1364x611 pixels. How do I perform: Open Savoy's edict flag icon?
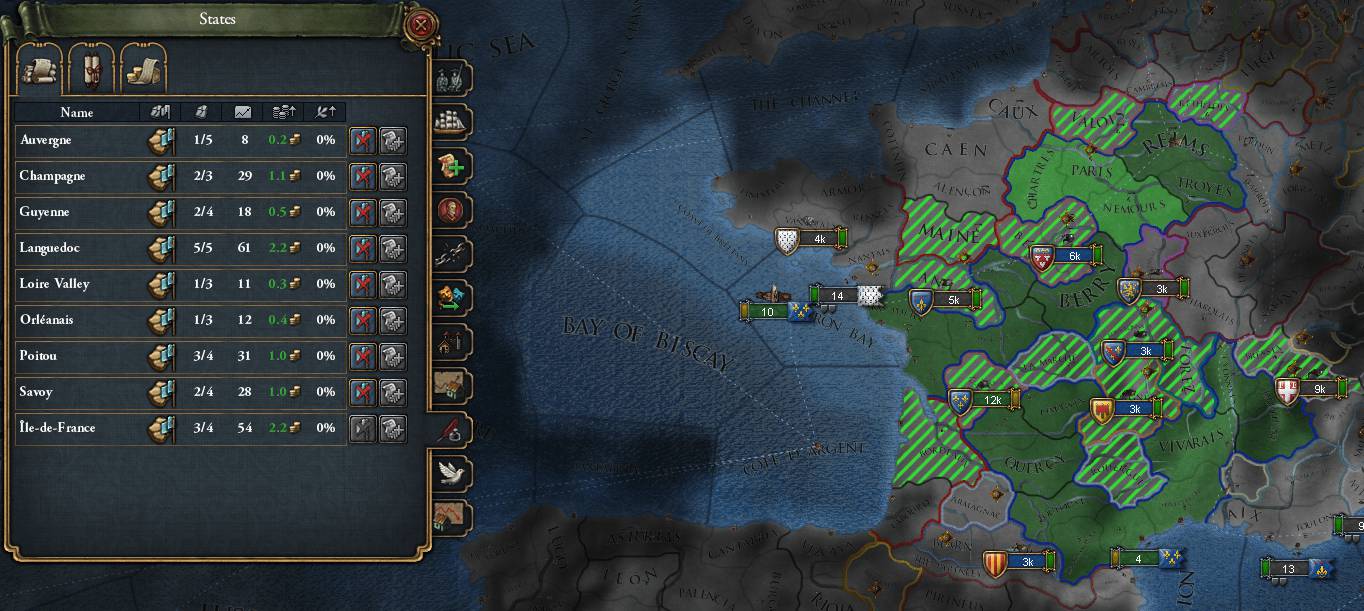click(x=161, y=392)
